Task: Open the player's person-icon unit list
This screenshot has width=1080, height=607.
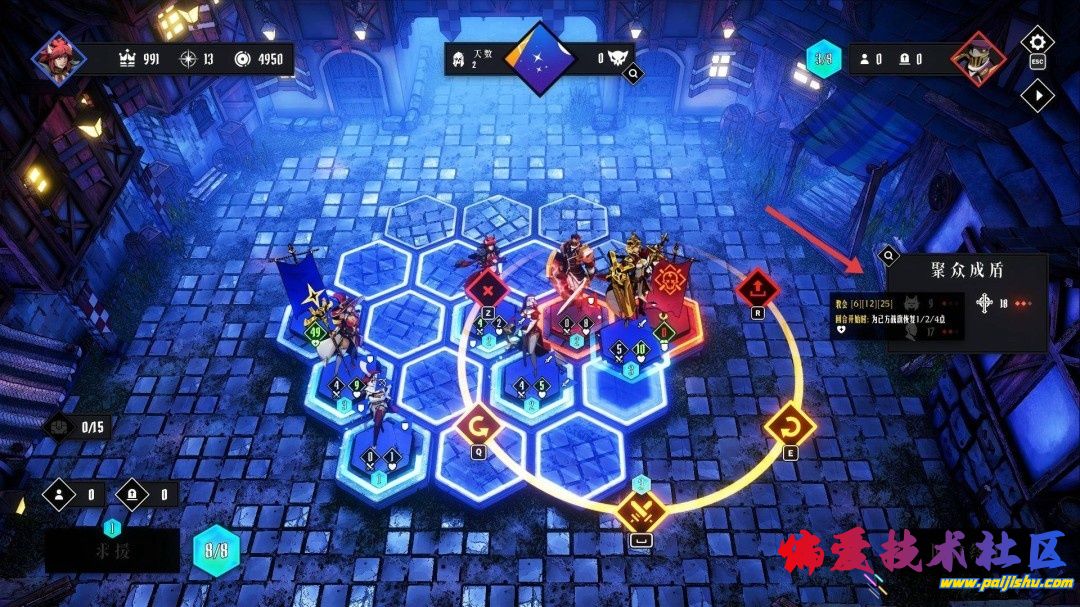Action: tap(61, 494)
